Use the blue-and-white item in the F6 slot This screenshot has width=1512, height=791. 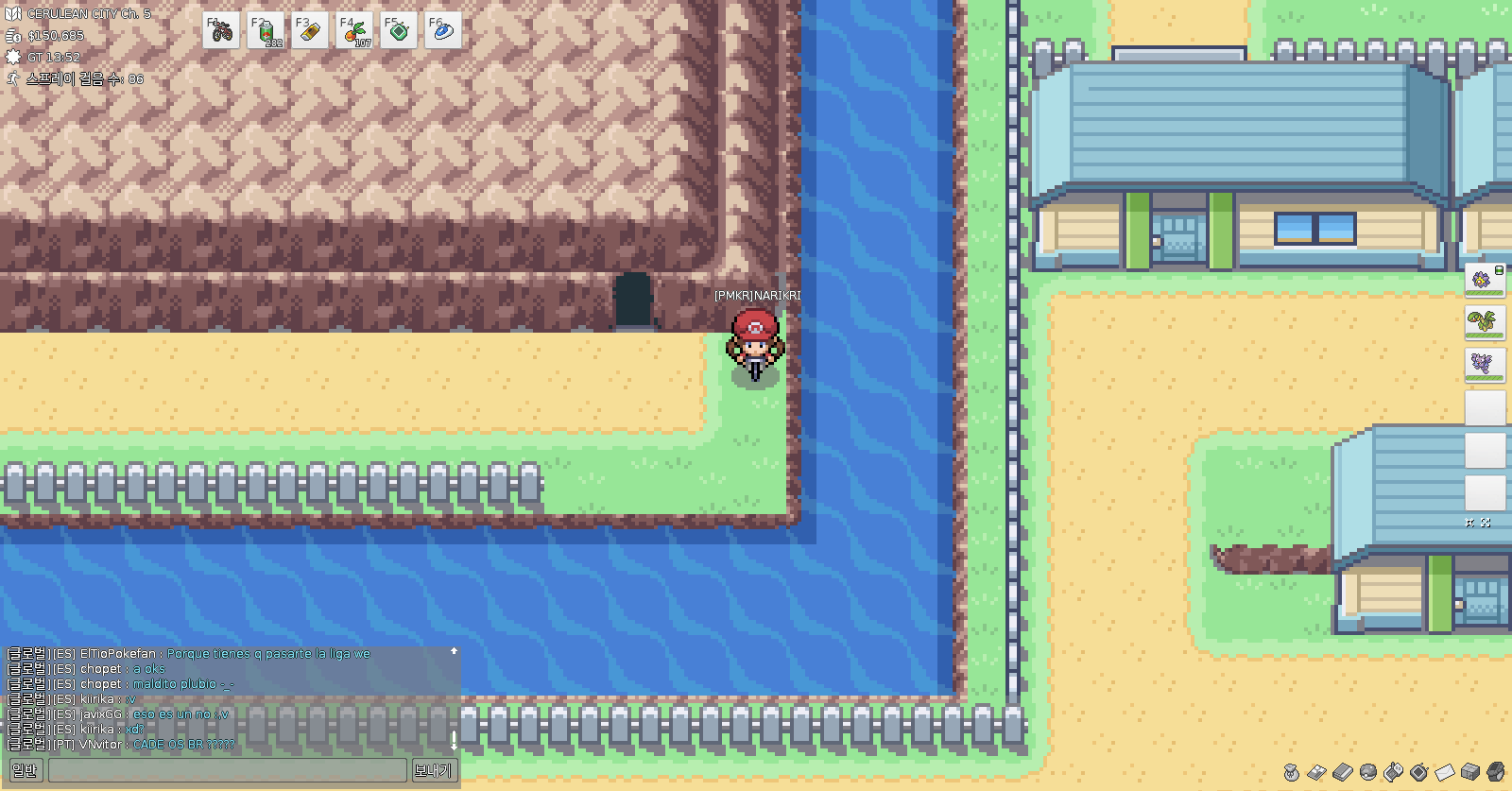pyautogui.click(x=442, y=31)
